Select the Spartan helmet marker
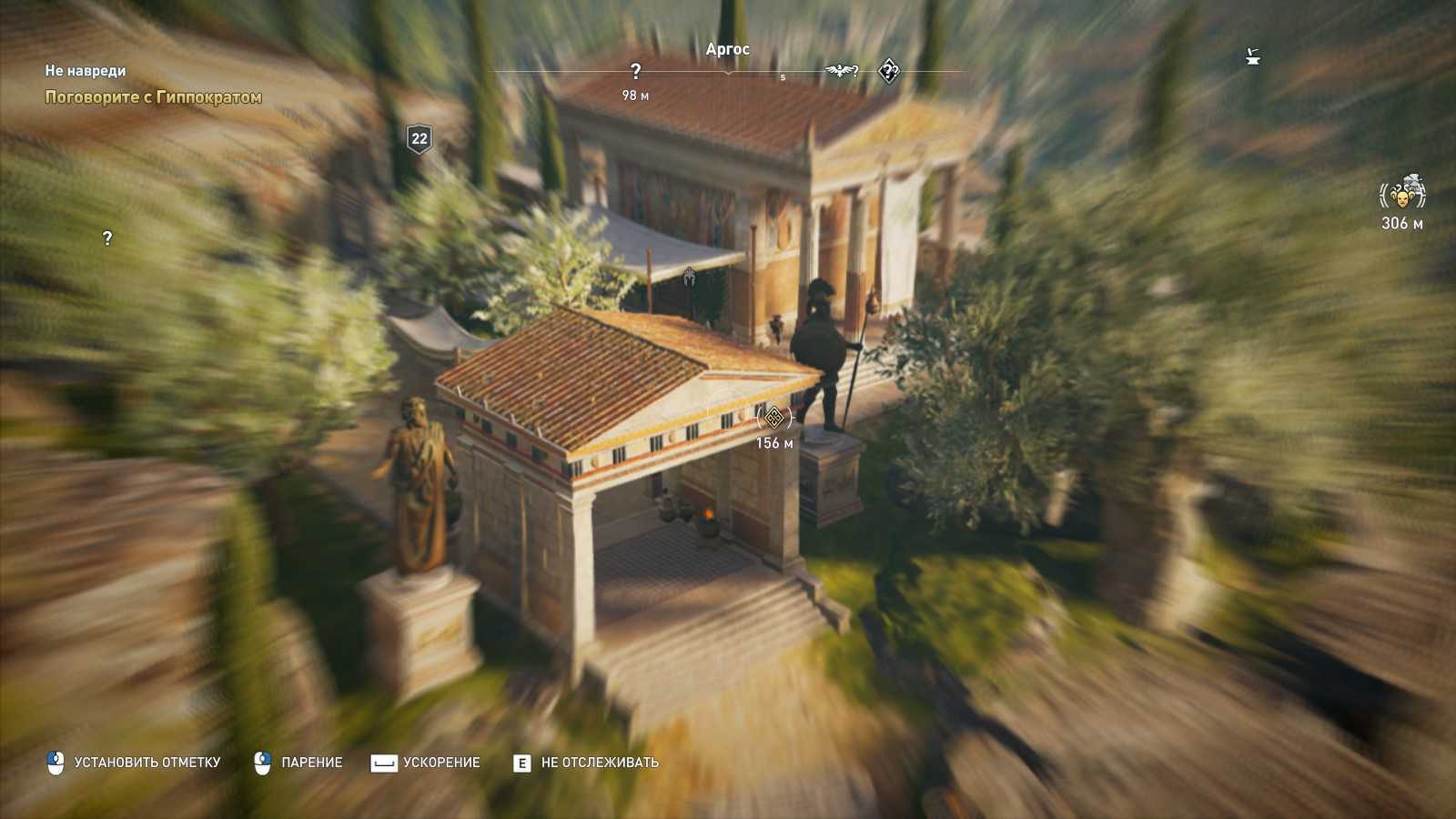 (x=689, y=275)
